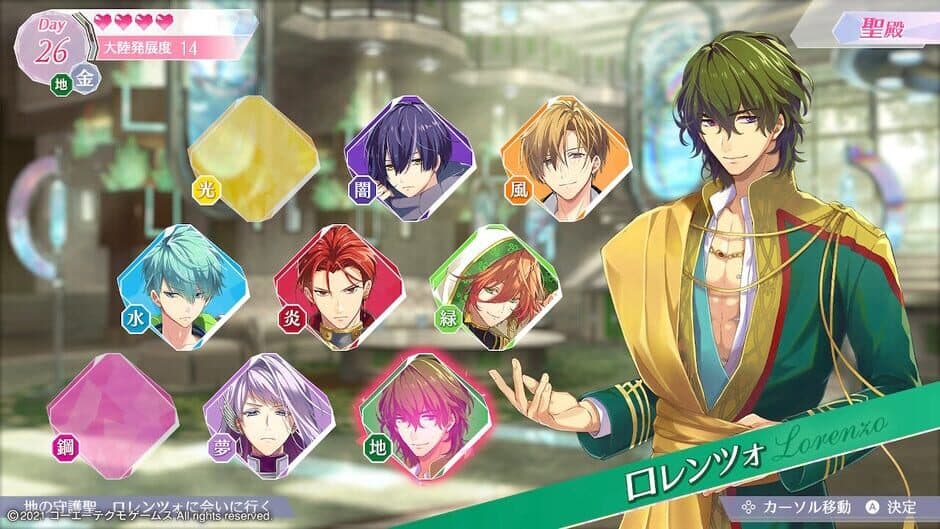Choose the Fire (炎) guardian portrait
940x529 pixels.
point(339,286)
